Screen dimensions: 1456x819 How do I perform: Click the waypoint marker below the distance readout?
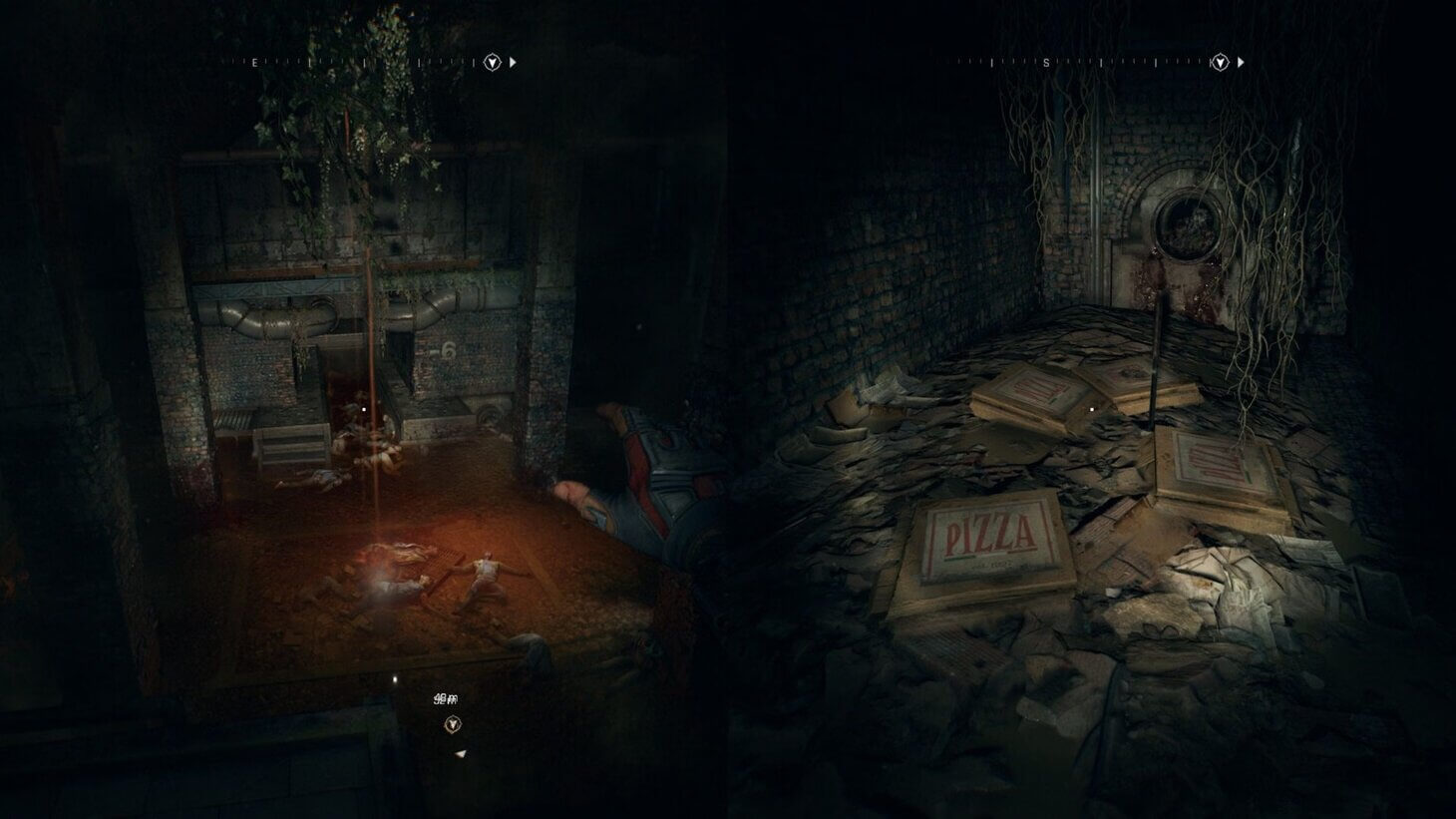(x=453, y=724)
